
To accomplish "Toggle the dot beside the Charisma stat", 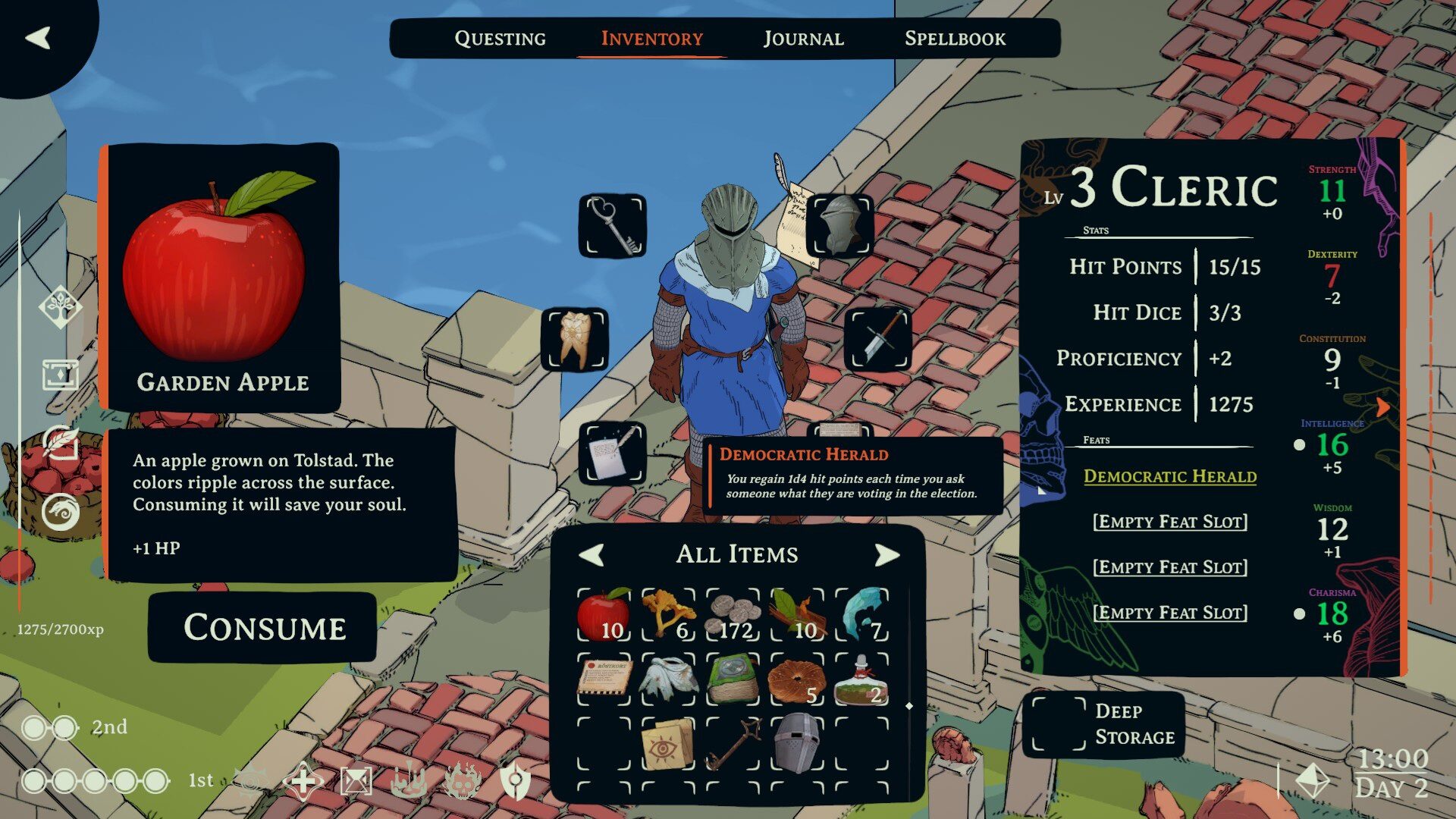I will point(1298,613).
